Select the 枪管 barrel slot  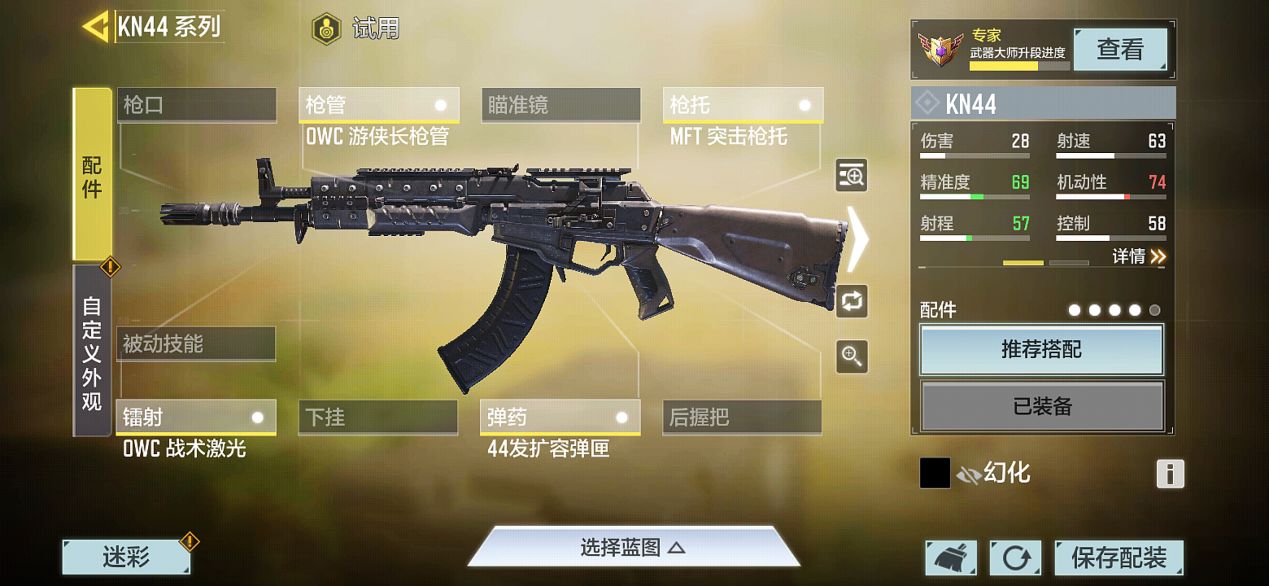[378, 105]
